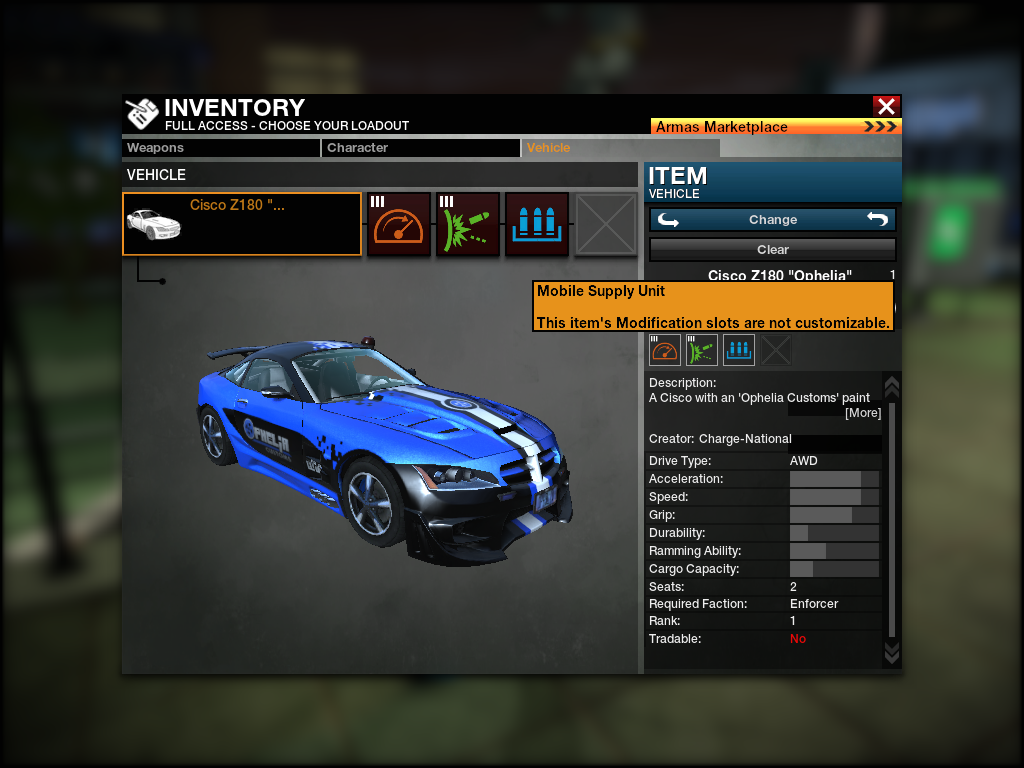Click the small speedometer mod icon in item panel
This screenshot has height=768, width=1024.
click(665, 350)
